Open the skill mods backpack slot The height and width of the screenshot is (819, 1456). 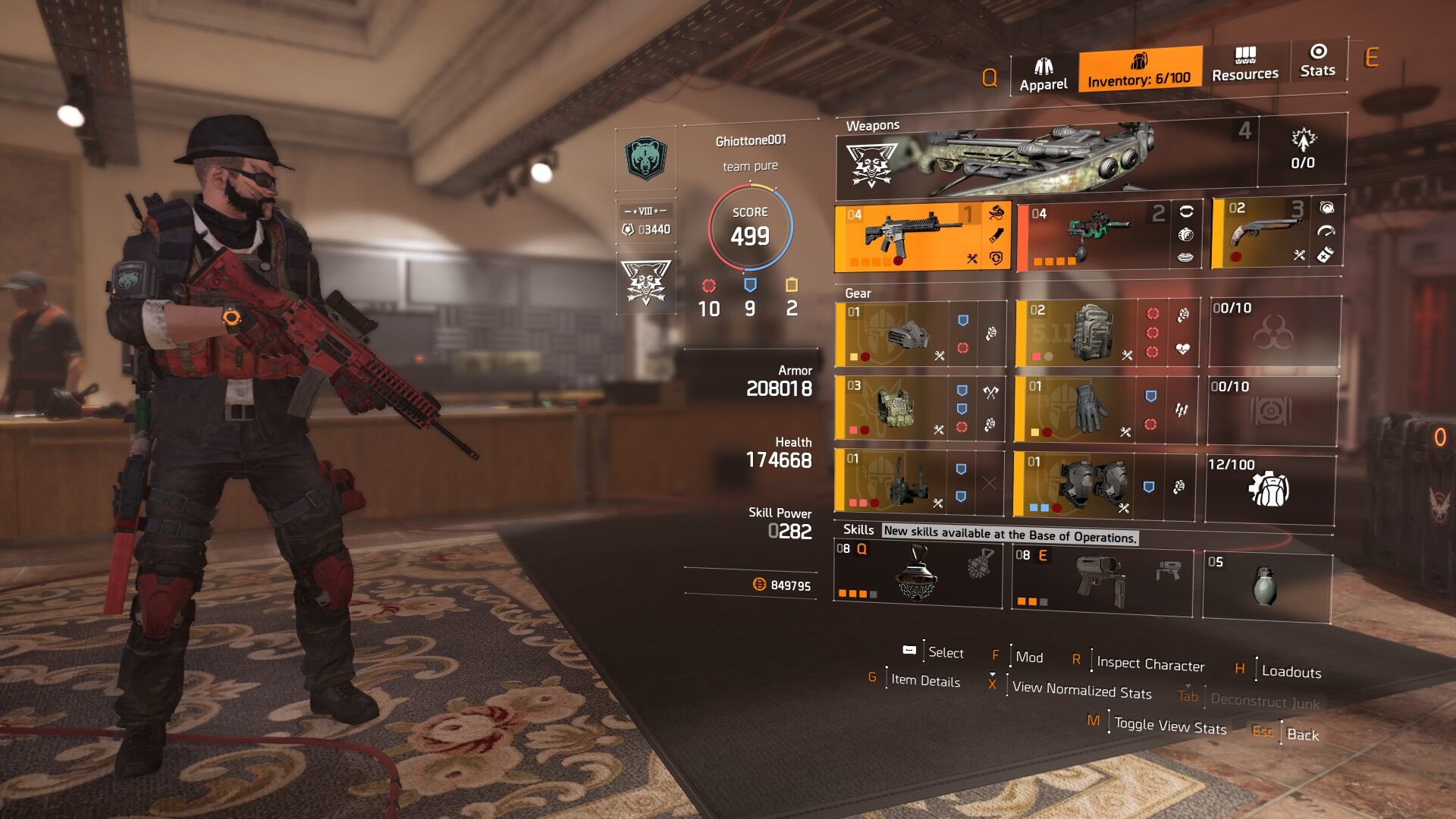point(1269,489)
